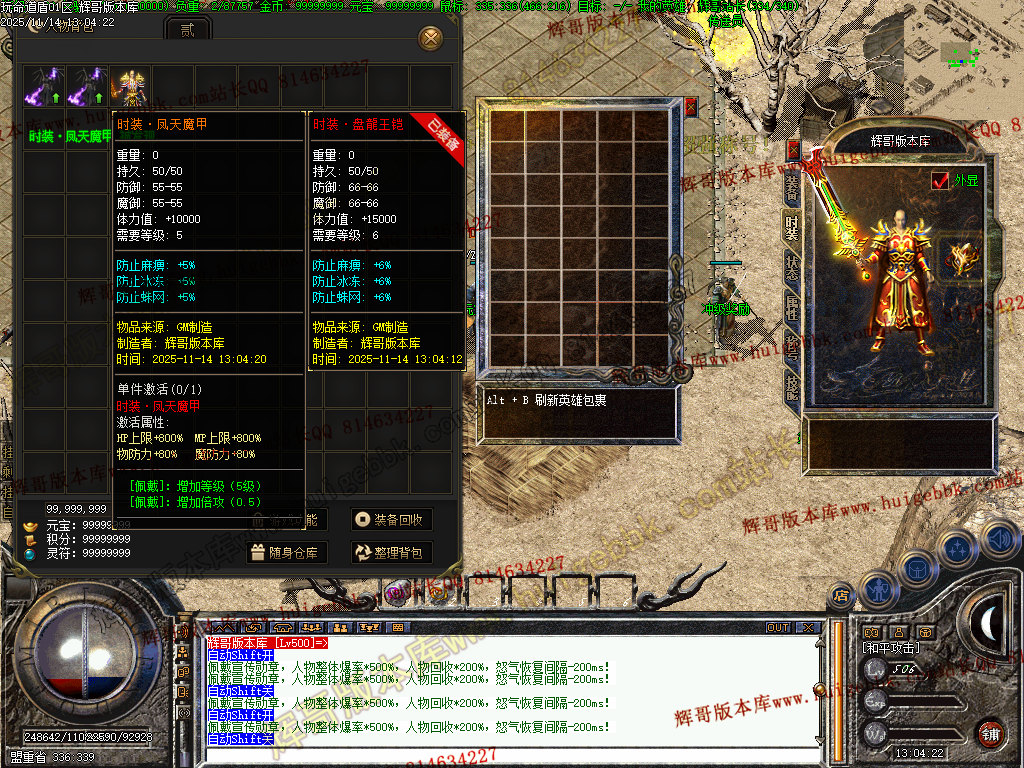Open the 店 store icon

(x=841, y=597)
